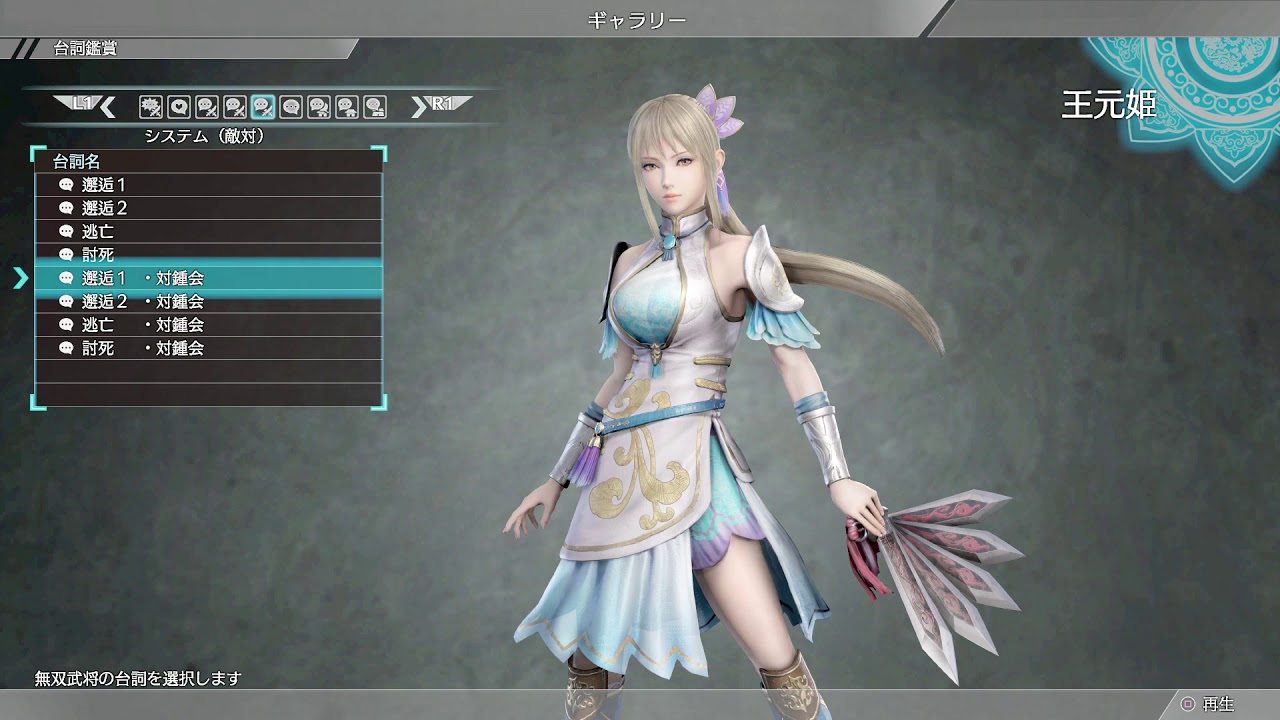Select the battle action voice category icon
The image size is (1280, 720).
coord(150,105)
